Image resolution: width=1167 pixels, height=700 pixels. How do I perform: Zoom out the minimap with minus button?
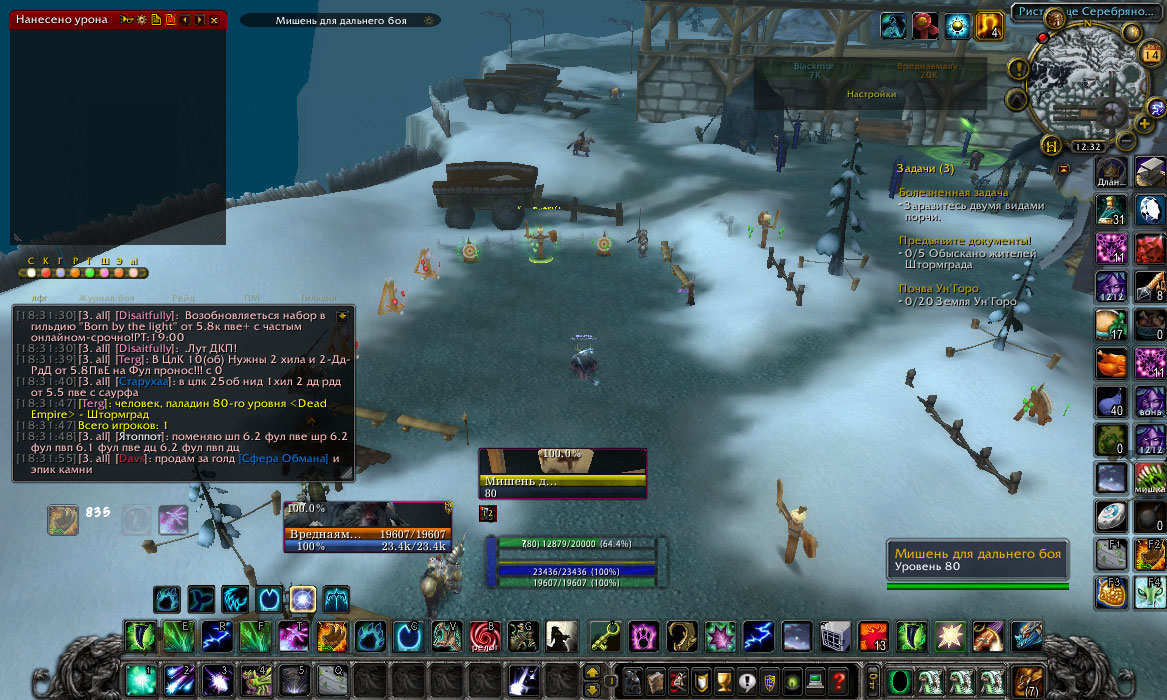click(1126, 141)
